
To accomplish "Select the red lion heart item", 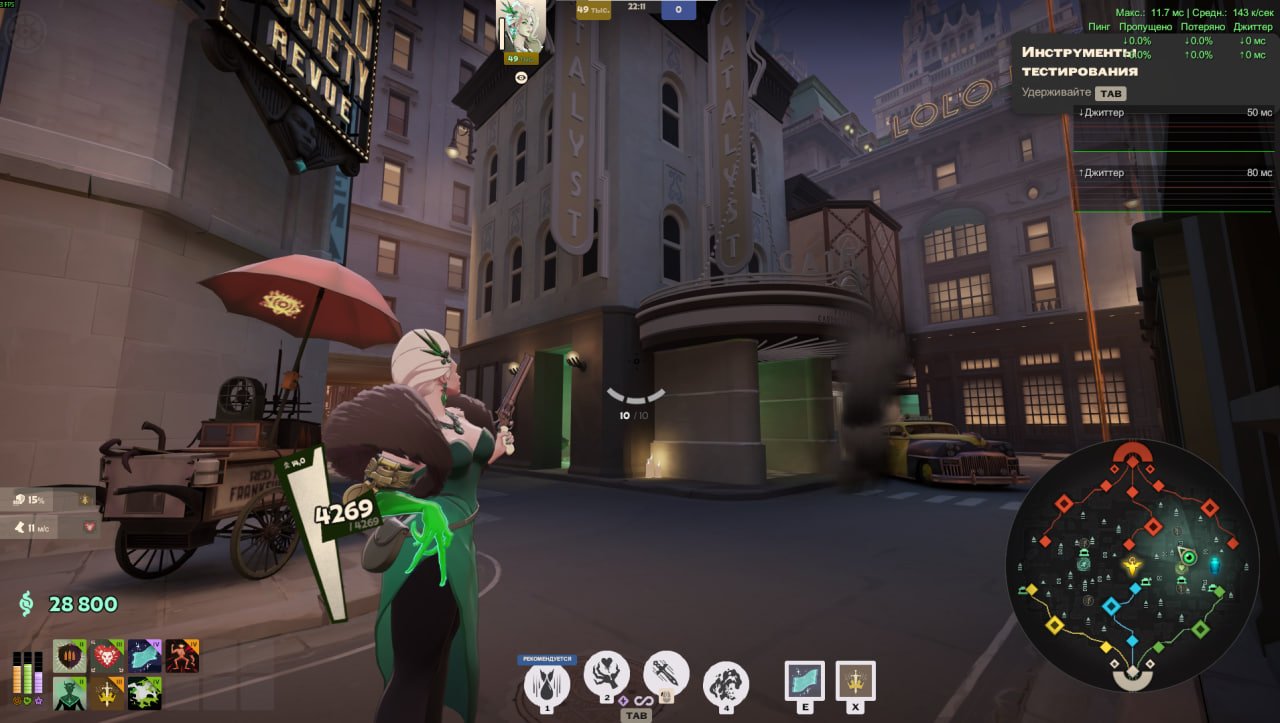I will tap(107, 656).
